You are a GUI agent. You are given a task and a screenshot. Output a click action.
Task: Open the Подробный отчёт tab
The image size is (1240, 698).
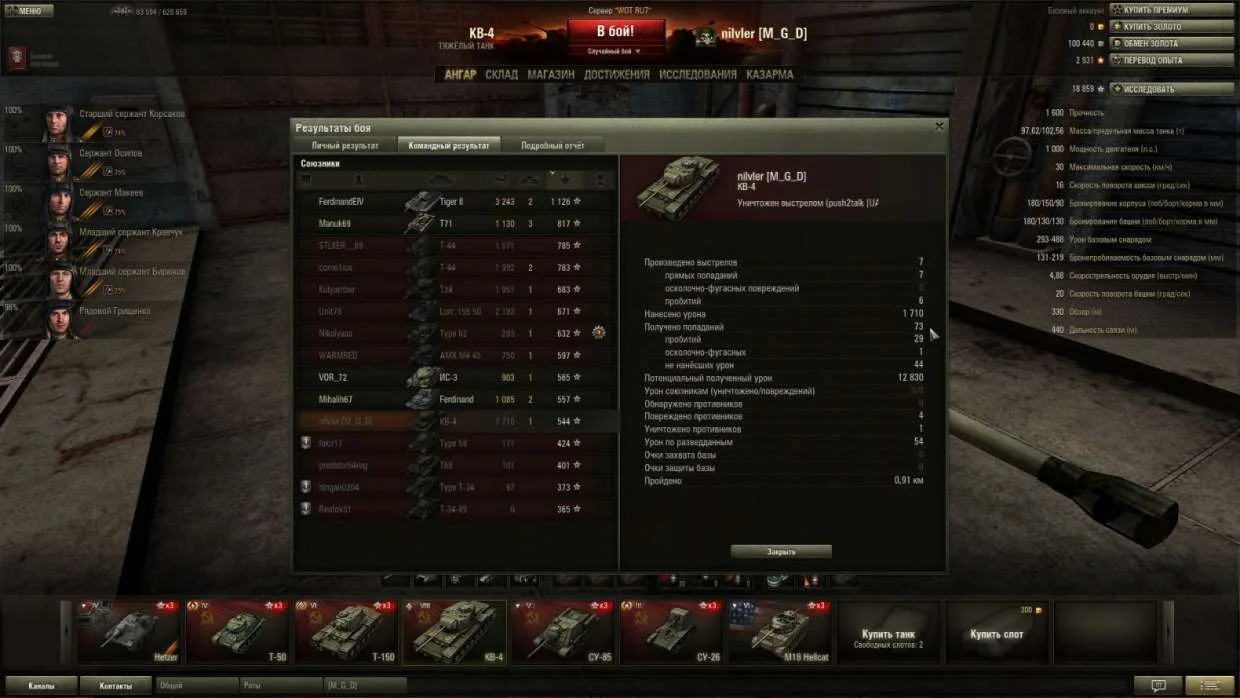click(552, 146)
